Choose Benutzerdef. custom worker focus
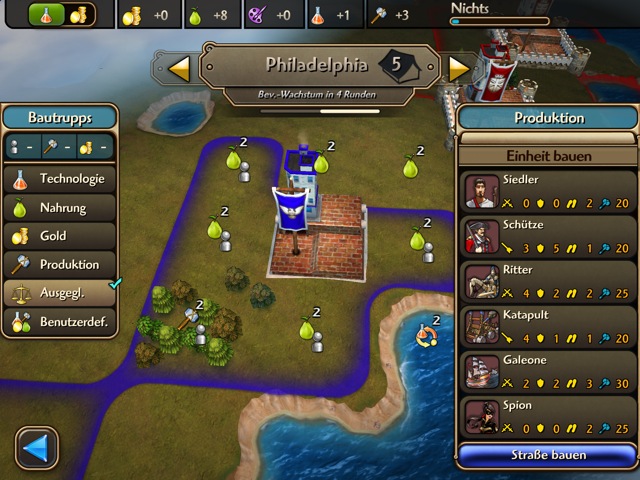640x480 pixels. pos(60,322)
